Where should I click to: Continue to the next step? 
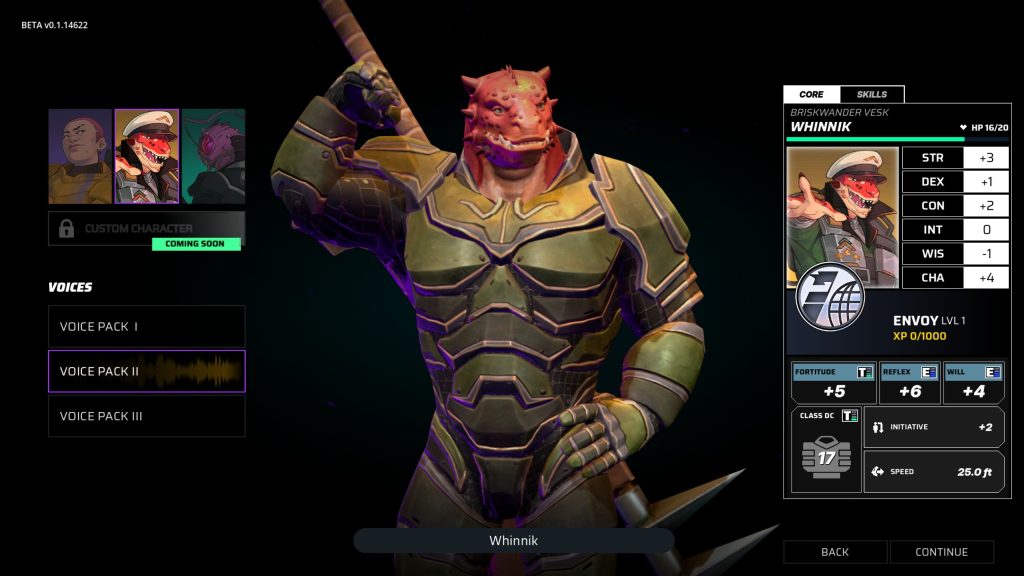click(942, 552)
